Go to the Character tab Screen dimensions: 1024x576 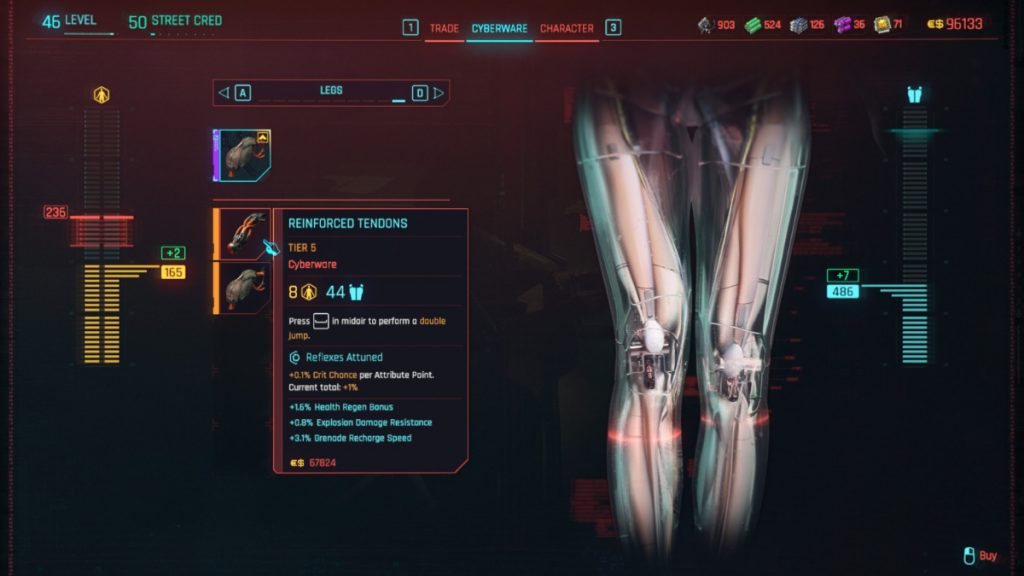(x=566, y=28)
